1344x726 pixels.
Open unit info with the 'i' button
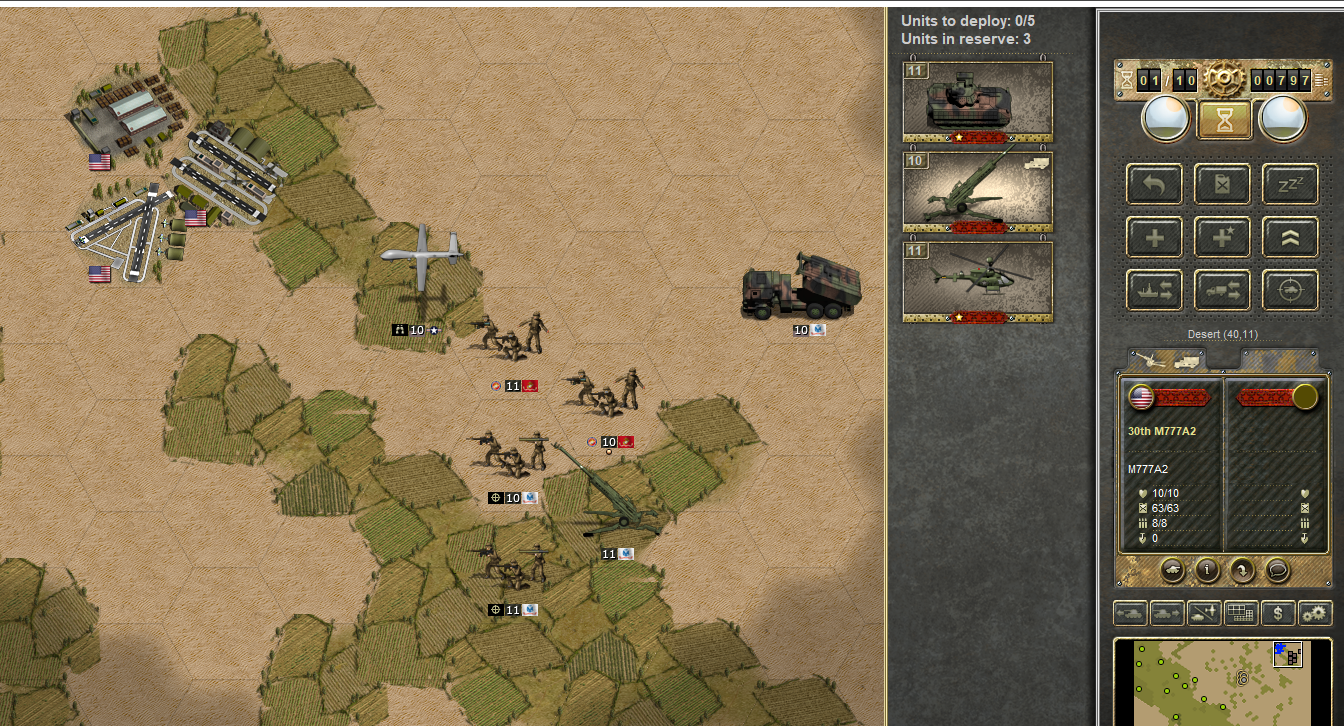pyautogui.click(x=1208, y=570)
